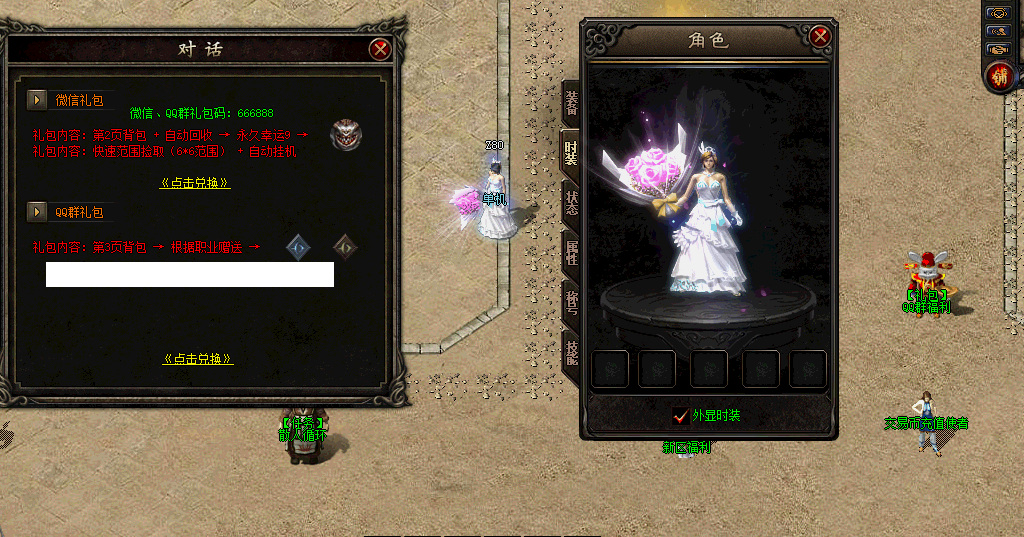This screenshot has height=537, width=1024.
Task: Switch to the 时装 fashion tab
Action: [571, 151]
